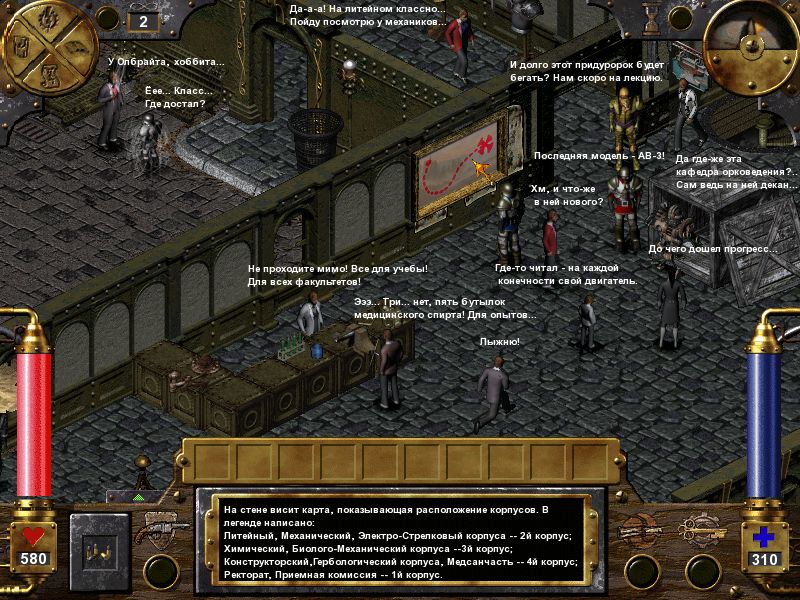Open the gray stone slot with hand symbols
This screenshot has width=800, height=600.
pos(101,551)
